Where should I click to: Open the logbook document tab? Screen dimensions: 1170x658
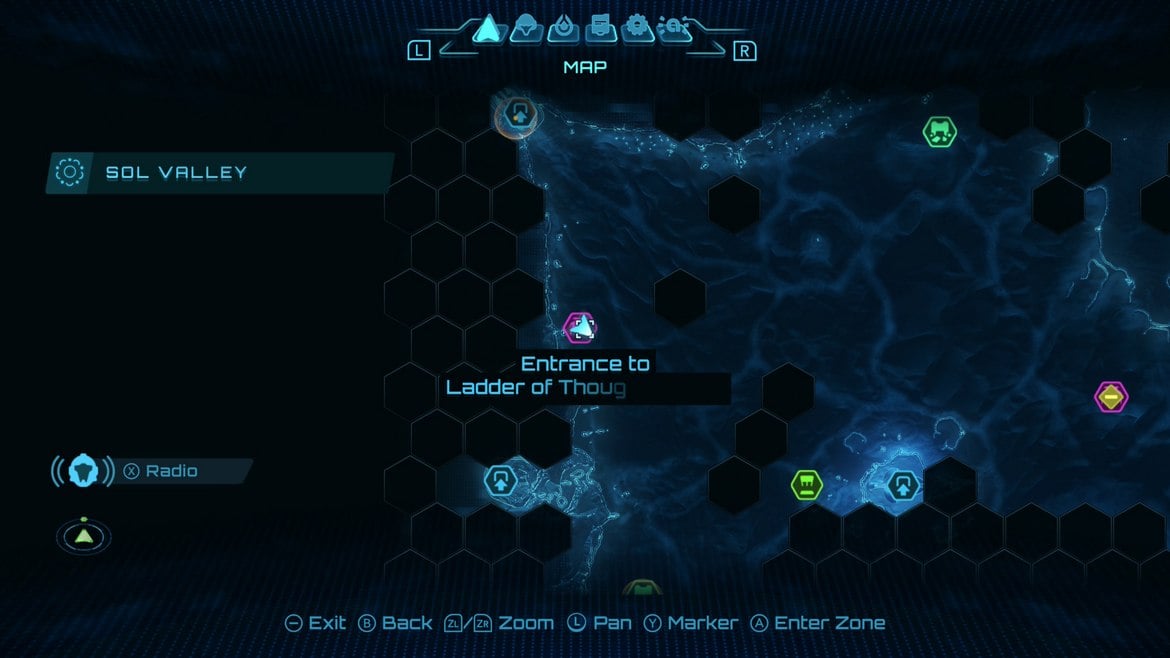coord(601,28)
